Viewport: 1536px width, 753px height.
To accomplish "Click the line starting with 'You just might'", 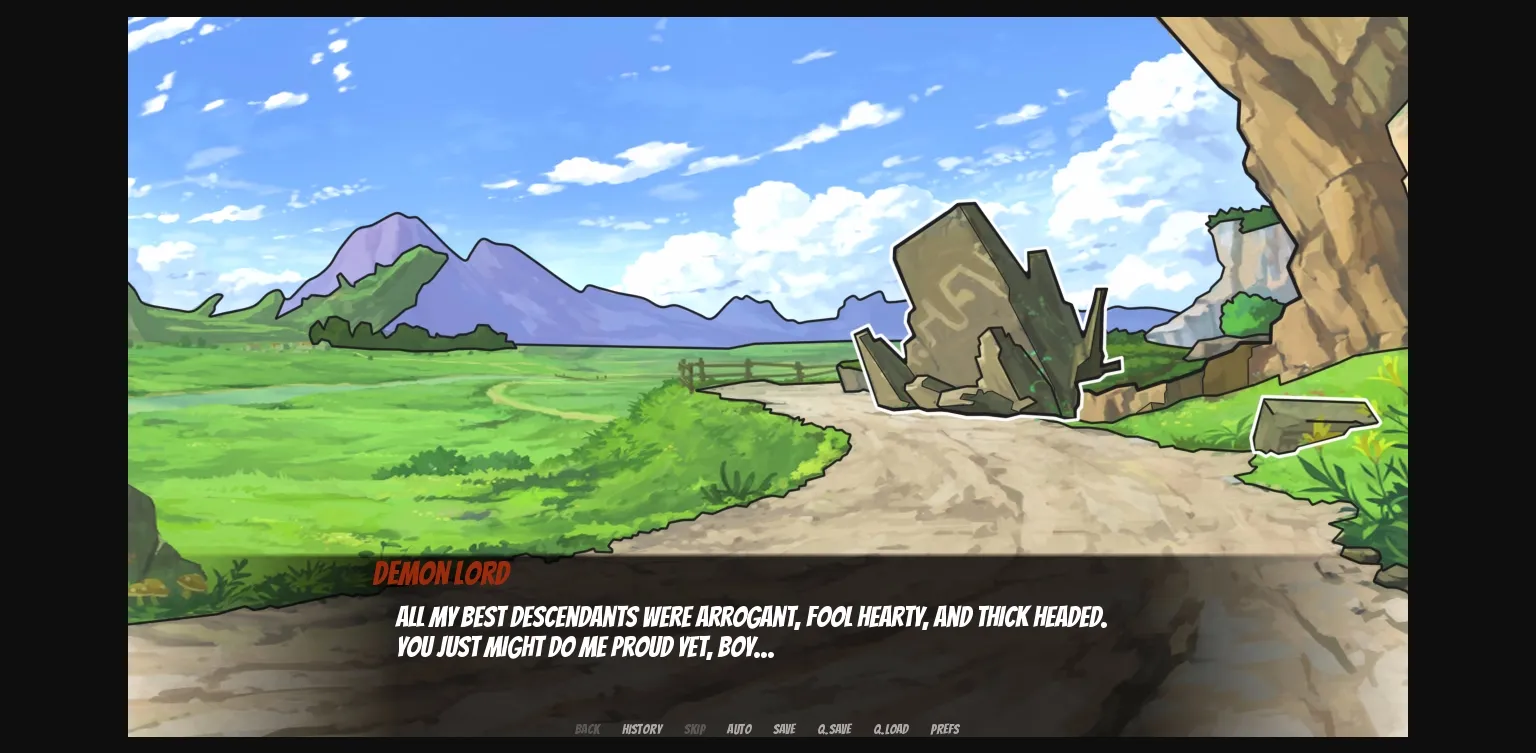I will pos(585,647).
